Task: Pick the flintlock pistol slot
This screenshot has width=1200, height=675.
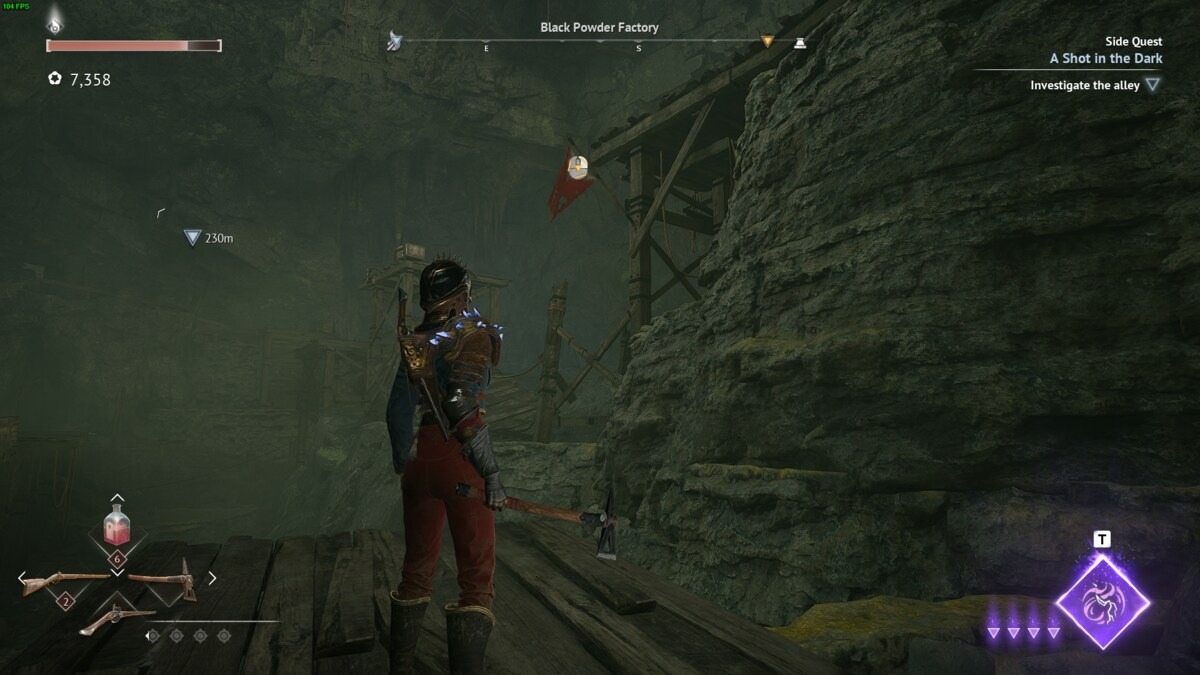Action: pyautogui.click(x=117, y=618)
